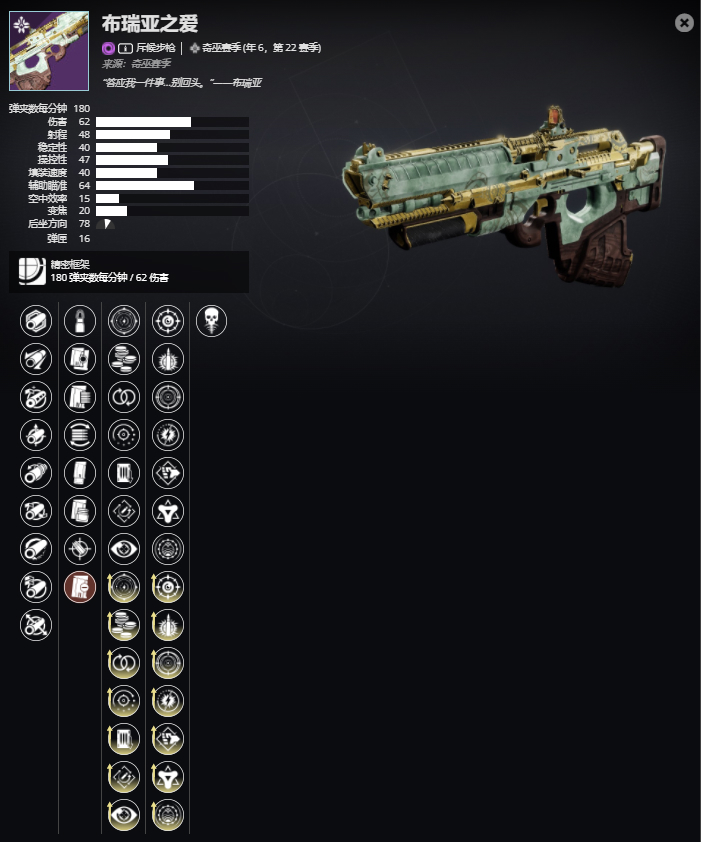Close the weapon details panel

[684, 23]
